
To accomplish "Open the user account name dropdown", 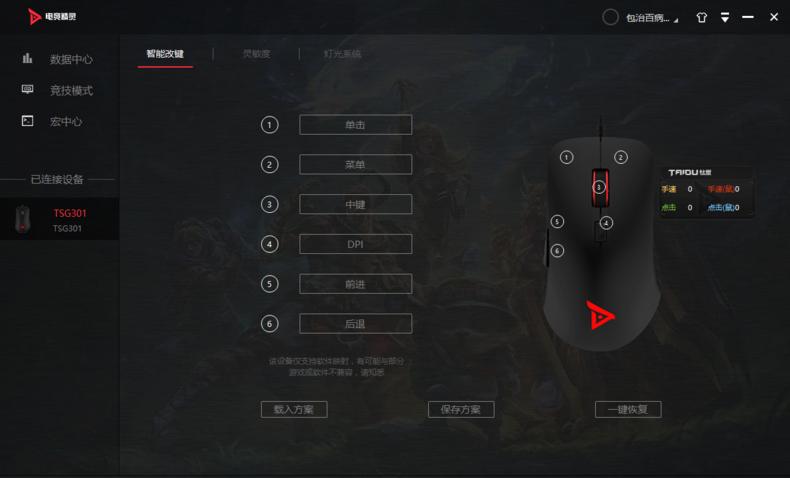I will click(x=650, y=18).
